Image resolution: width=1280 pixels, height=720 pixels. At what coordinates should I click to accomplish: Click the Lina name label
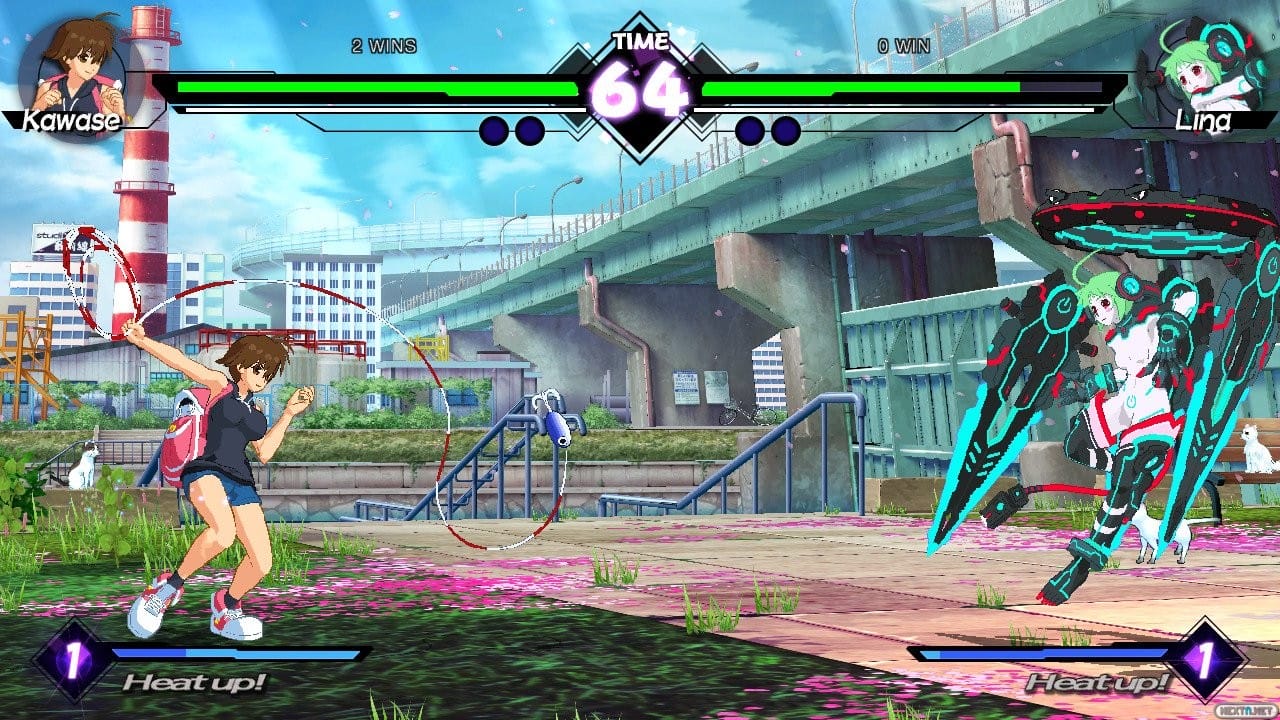[x=1204, y=121]
